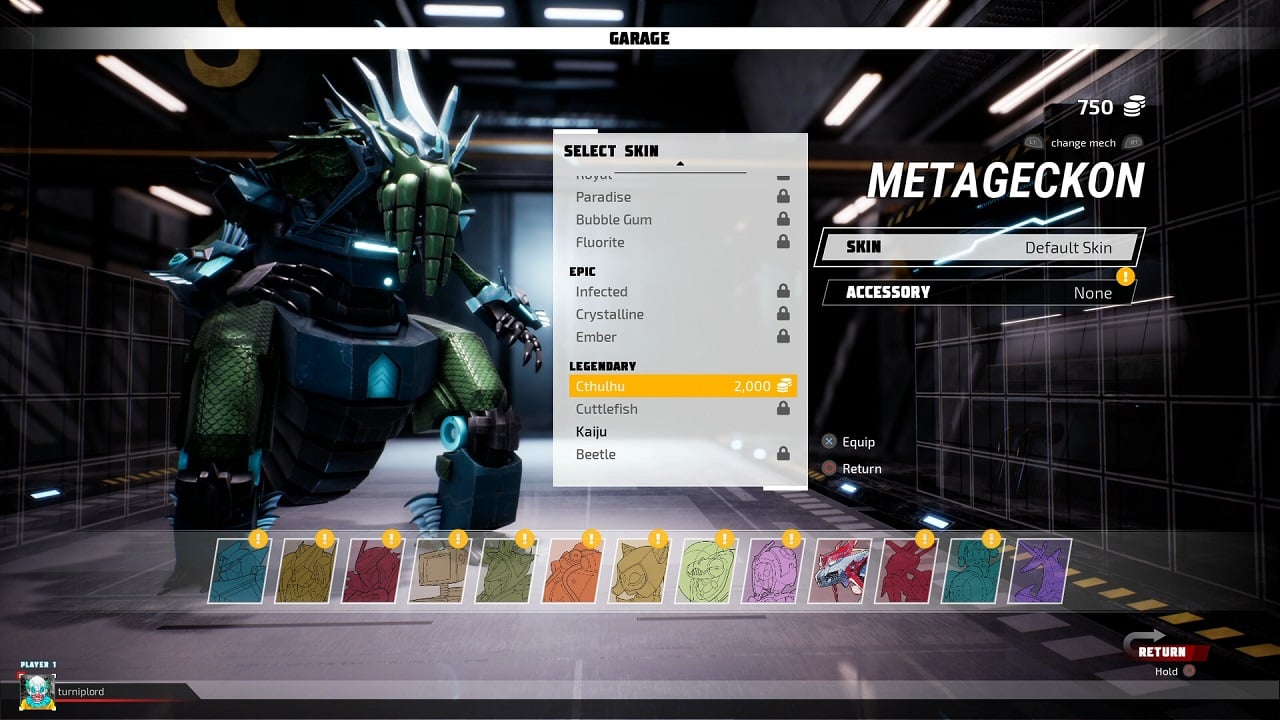
Task: Select the full-color red and white mech thumbnail
Action: [x=840, y=571]
